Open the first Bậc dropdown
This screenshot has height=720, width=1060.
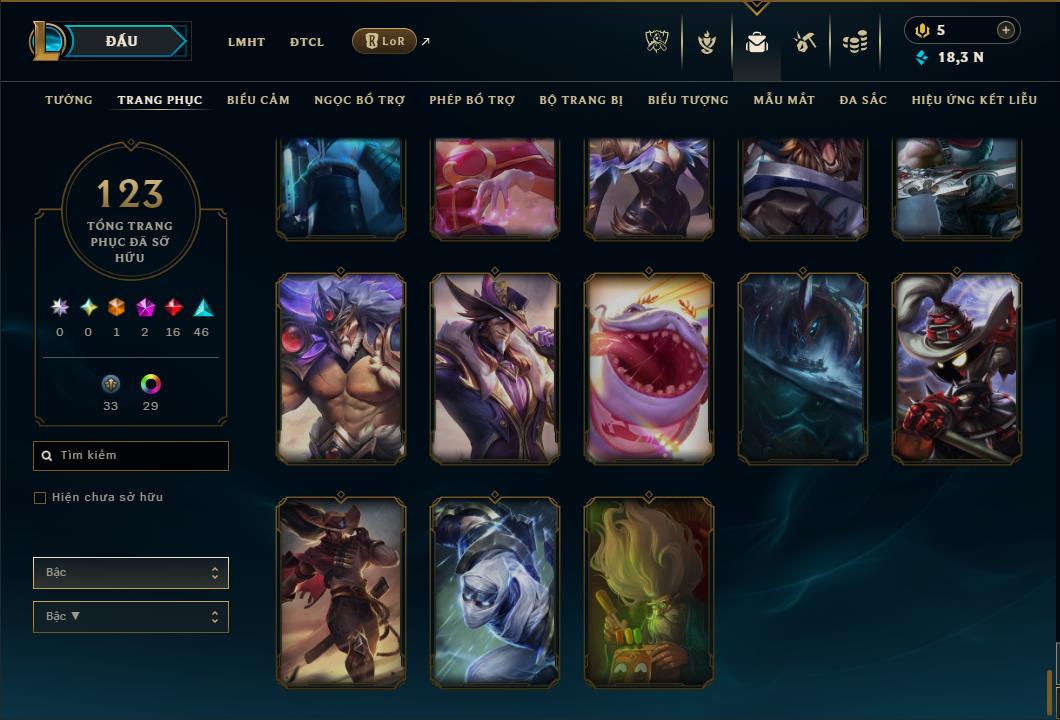131,573
